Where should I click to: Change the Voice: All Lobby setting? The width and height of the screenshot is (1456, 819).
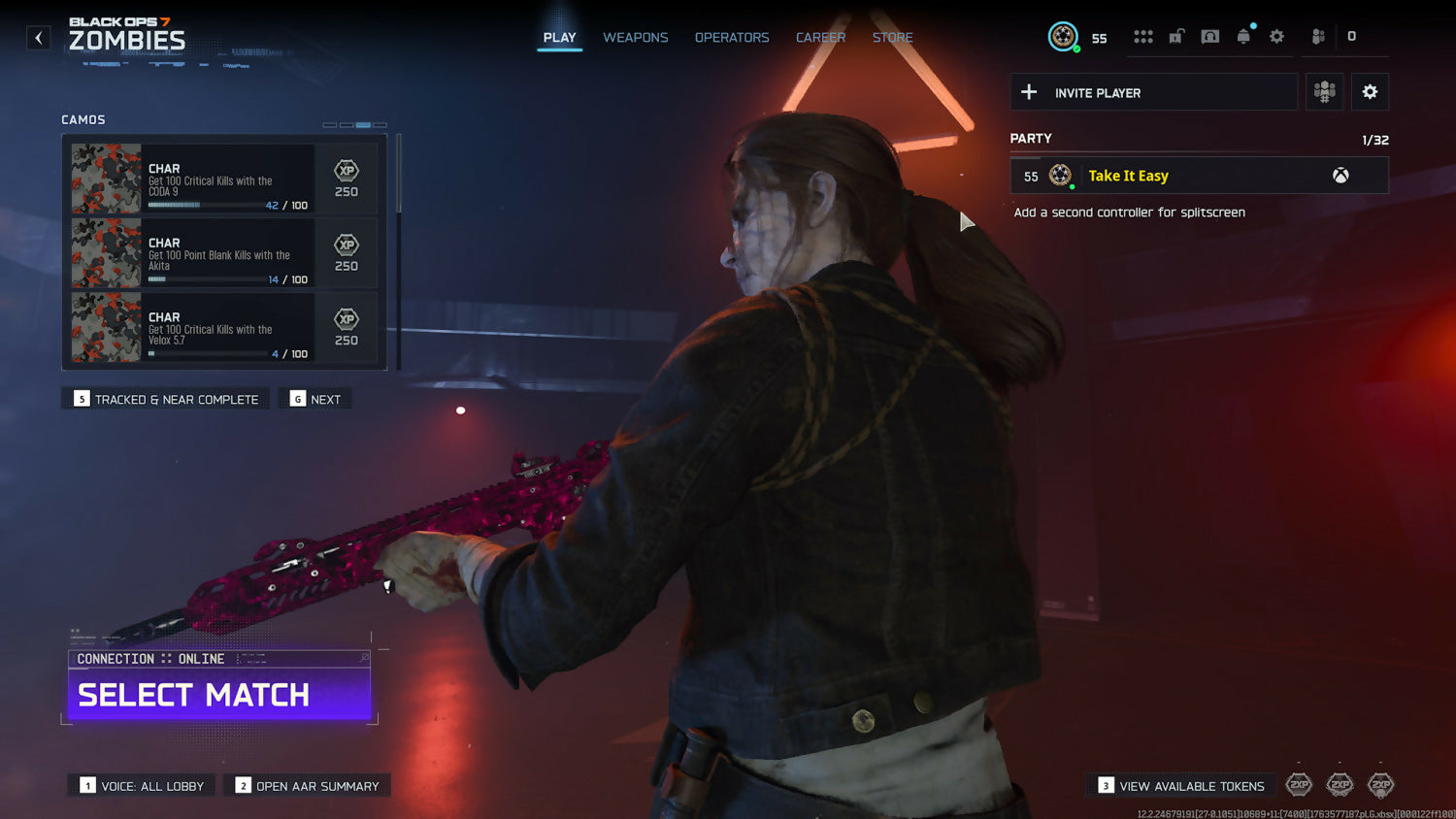click(x=142, y=786)
